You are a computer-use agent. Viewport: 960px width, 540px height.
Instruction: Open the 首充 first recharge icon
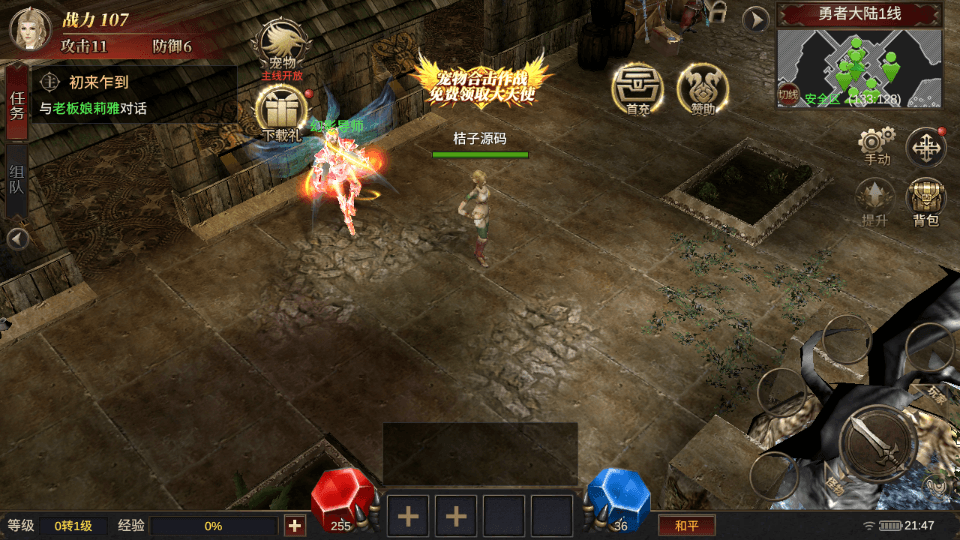(638, 88)
